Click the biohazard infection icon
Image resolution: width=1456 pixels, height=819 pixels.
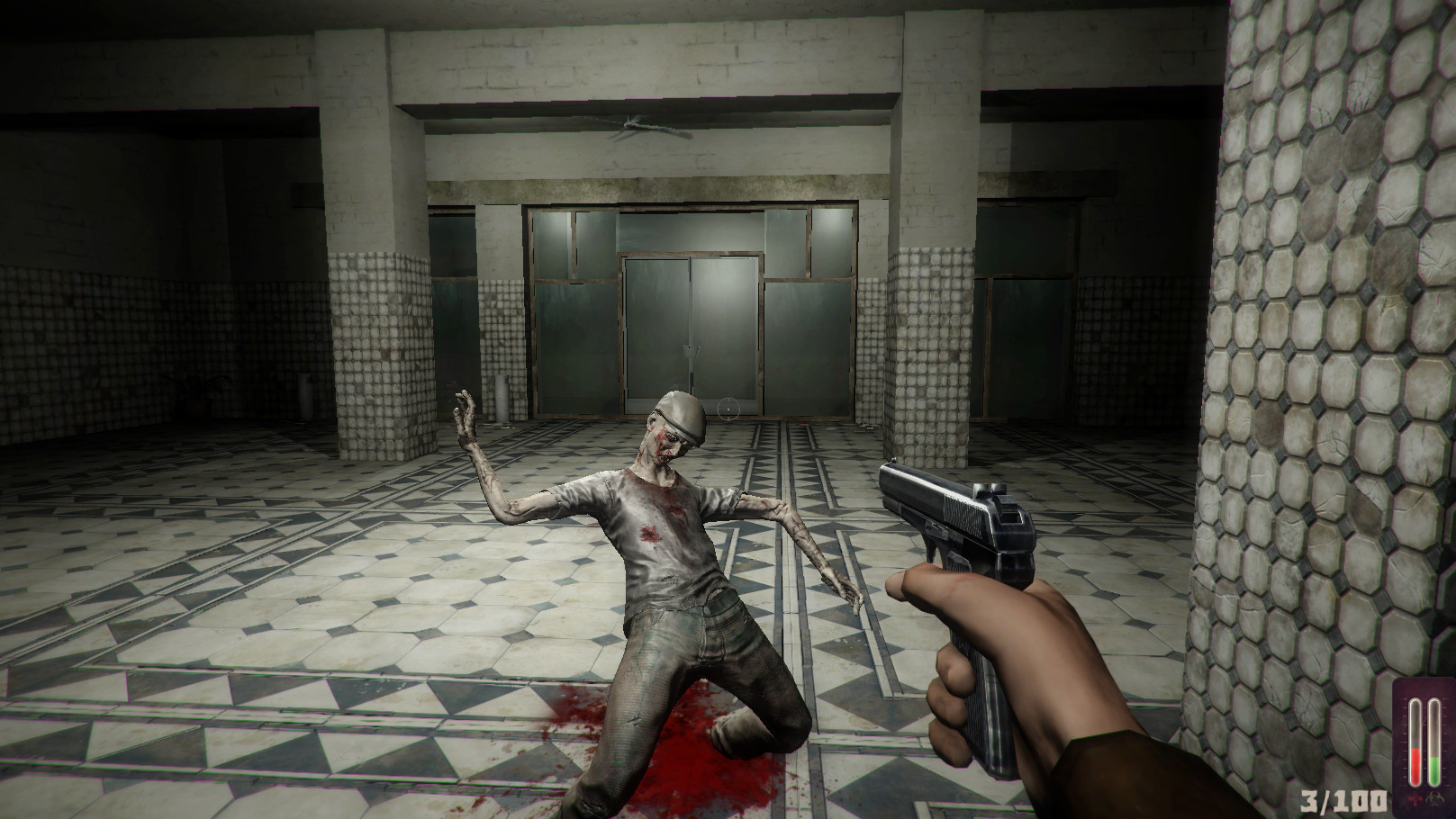coord(1435,796)
